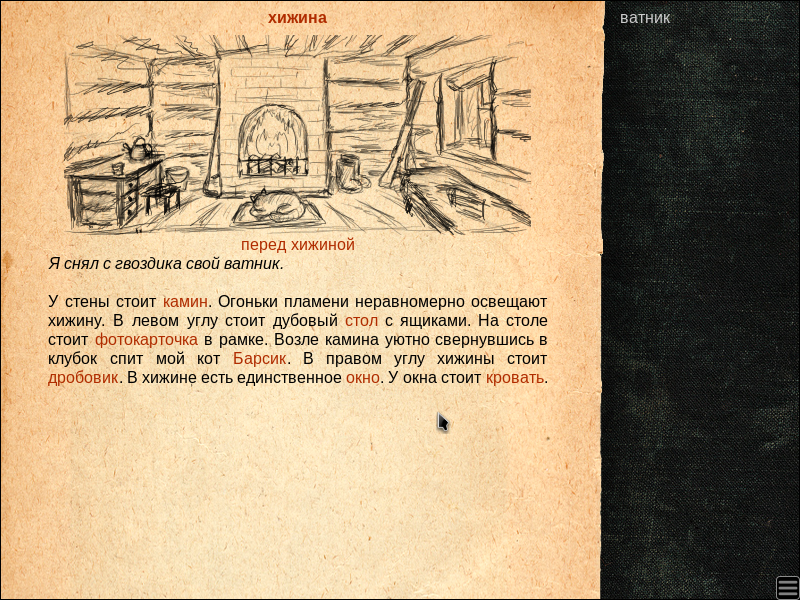Look at the 'окно' link
Viewport: 800px width, 600px height.
[362, 378]
